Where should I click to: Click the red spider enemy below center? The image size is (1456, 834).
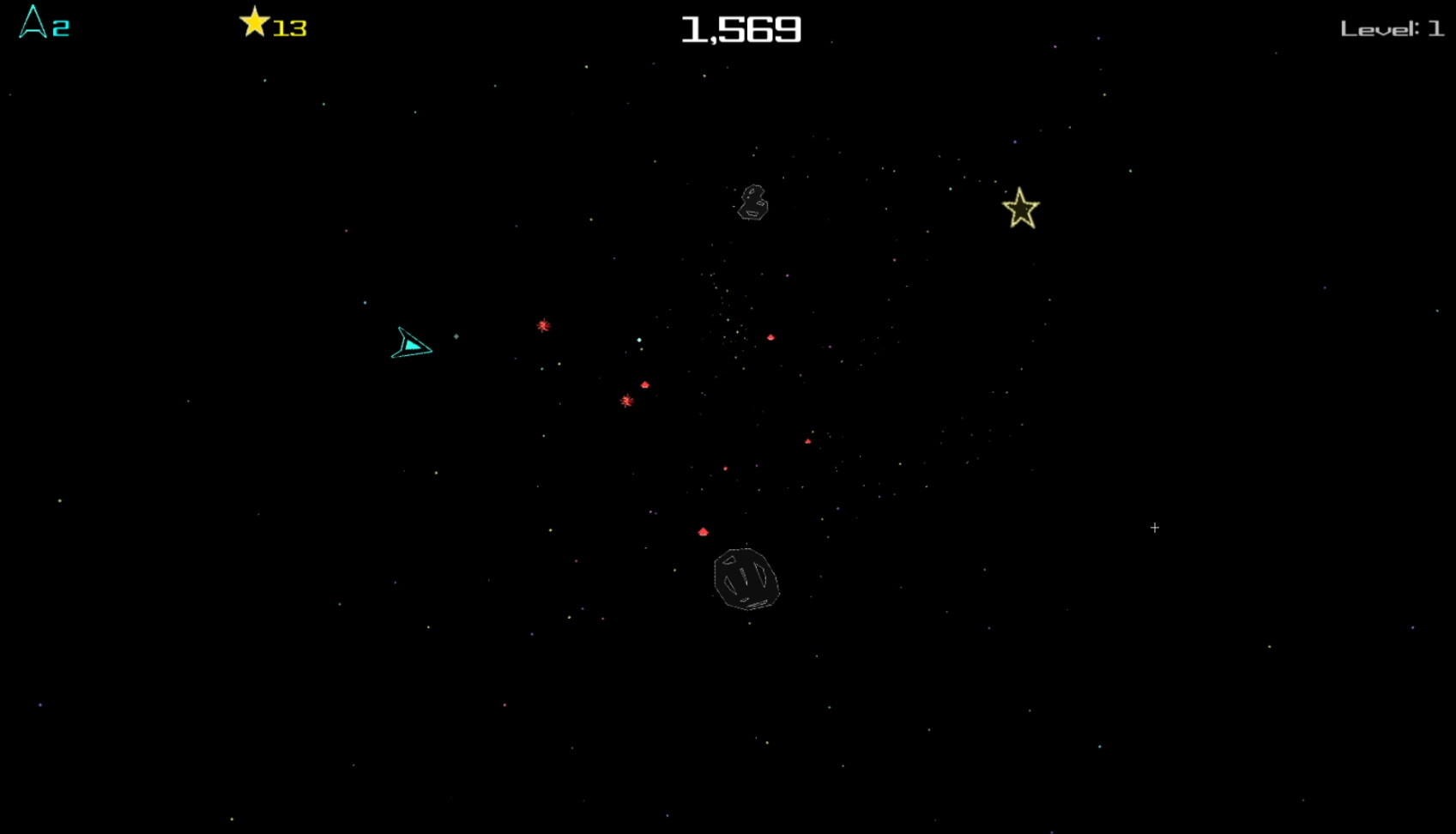(x=625, y=402)
